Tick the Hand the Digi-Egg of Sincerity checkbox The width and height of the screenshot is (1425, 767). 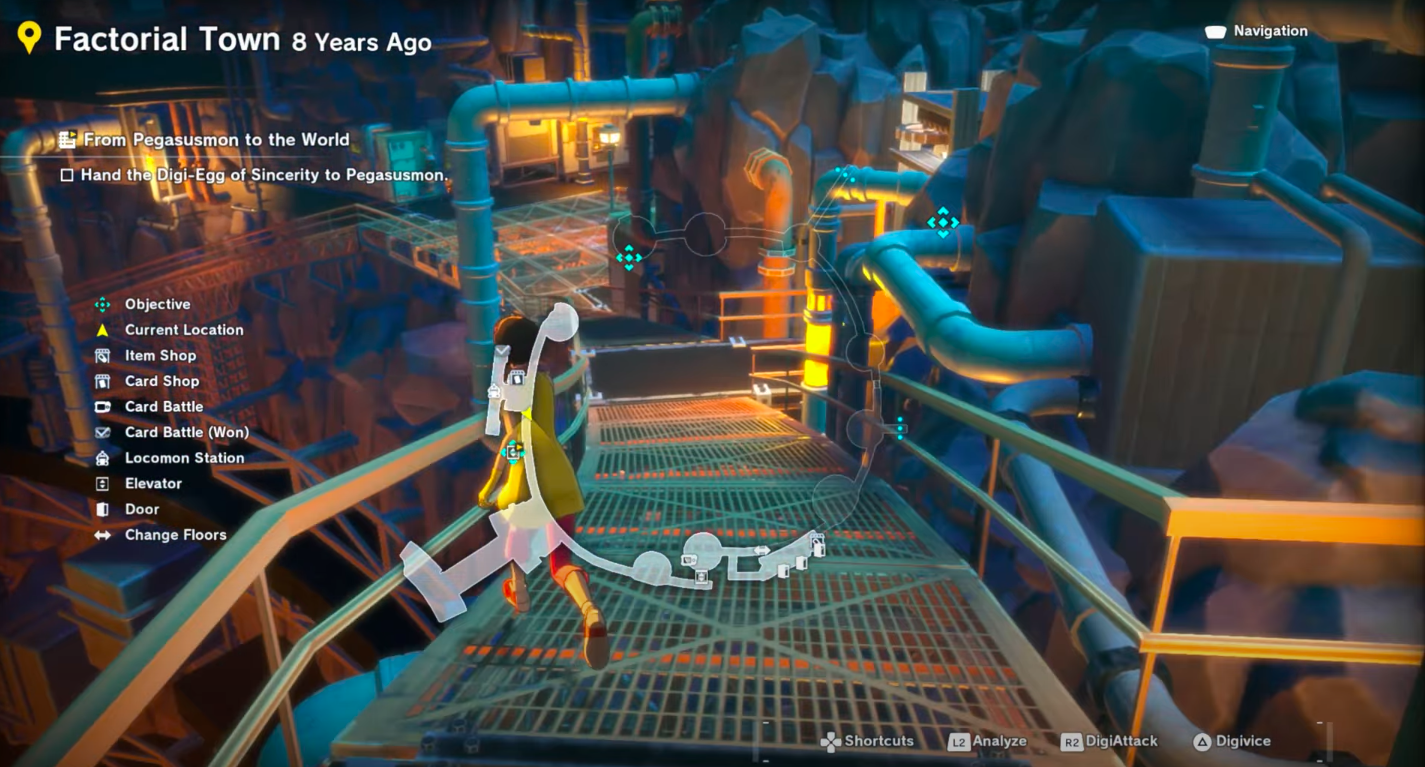click(x=67, y=175)
